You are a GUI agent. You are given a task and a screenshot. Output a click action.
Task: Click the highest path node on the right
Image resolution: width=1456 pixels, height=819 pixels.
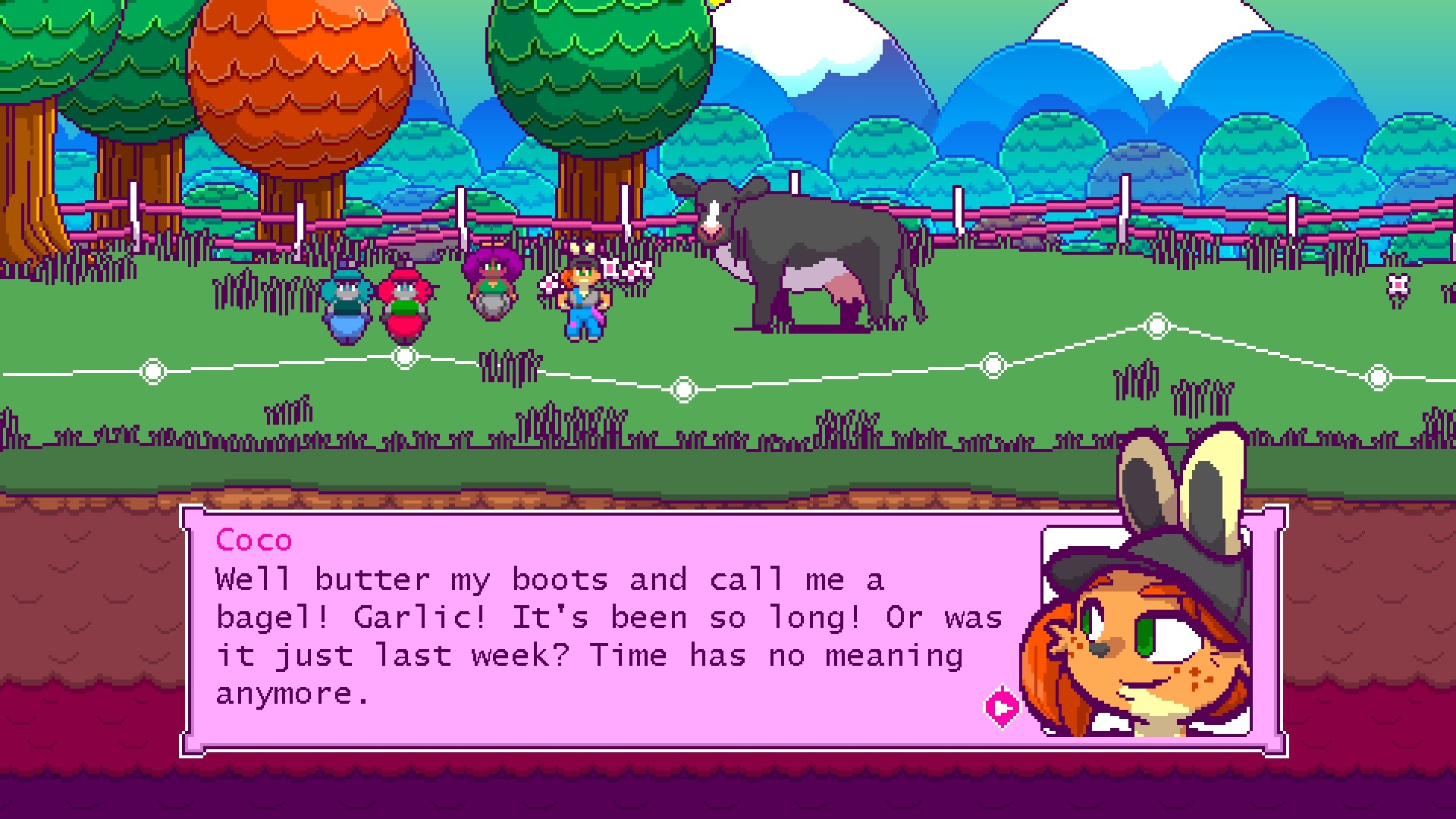pyautogui.click(x=1156, y=325)
